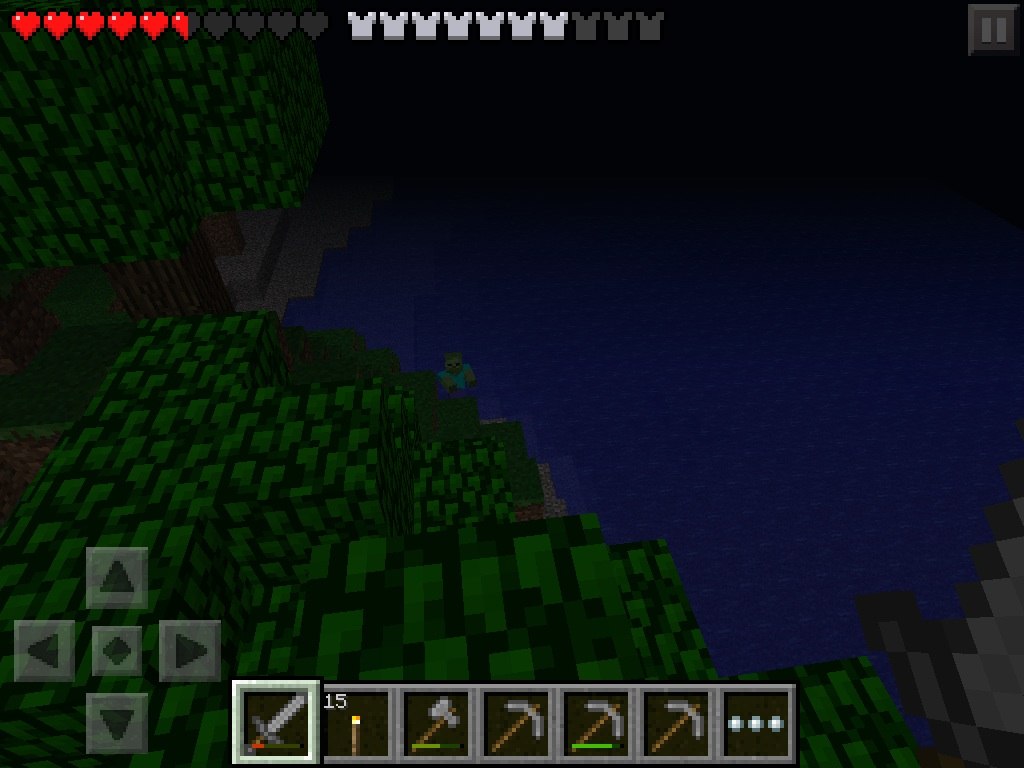
Task: Tap the D-pad up arrow to move forward
Action: 117,578
